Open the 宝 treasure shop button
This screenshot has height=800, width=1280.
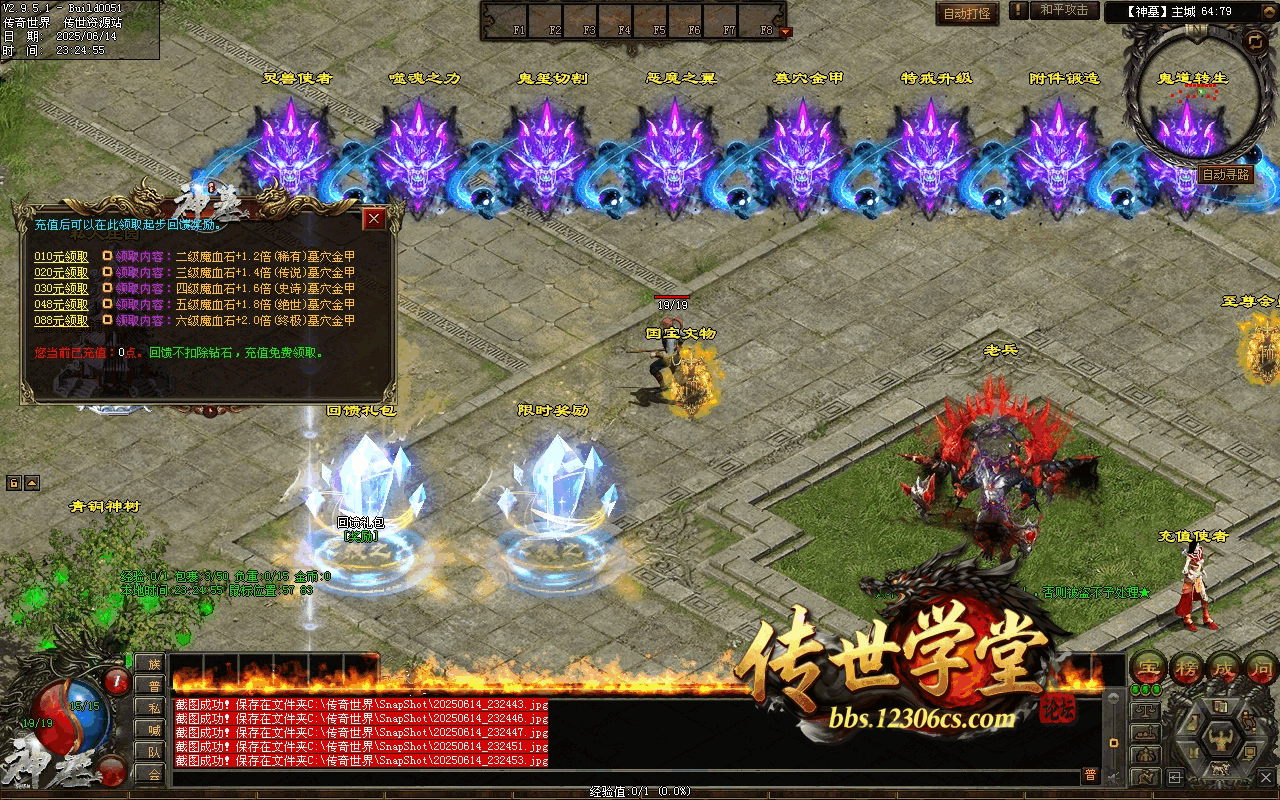[x=1150, y=667]
